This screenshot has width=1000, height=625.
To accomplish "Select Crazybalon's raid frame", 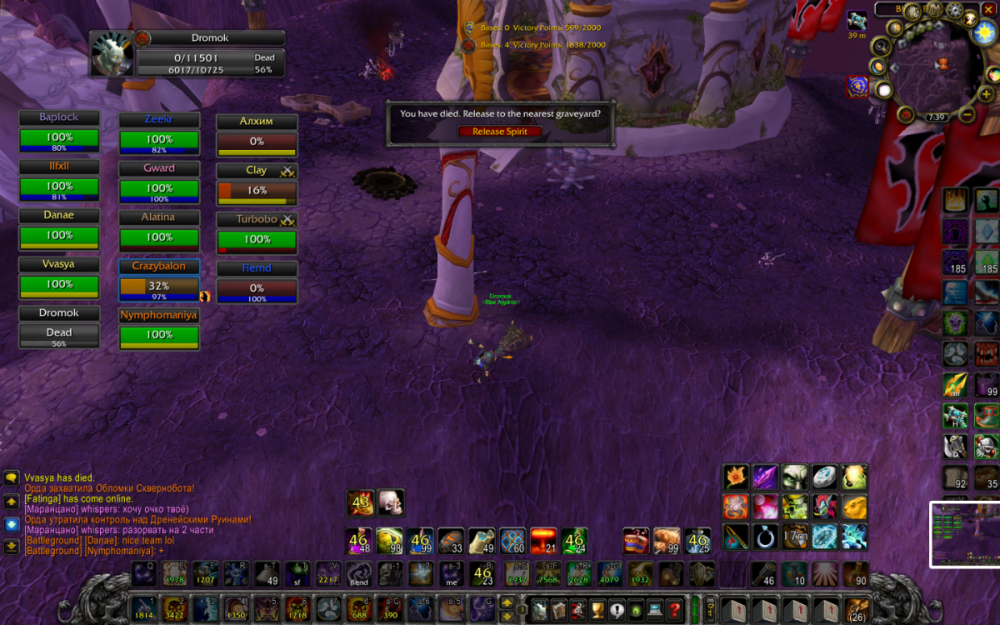I will tap(159, 282).
